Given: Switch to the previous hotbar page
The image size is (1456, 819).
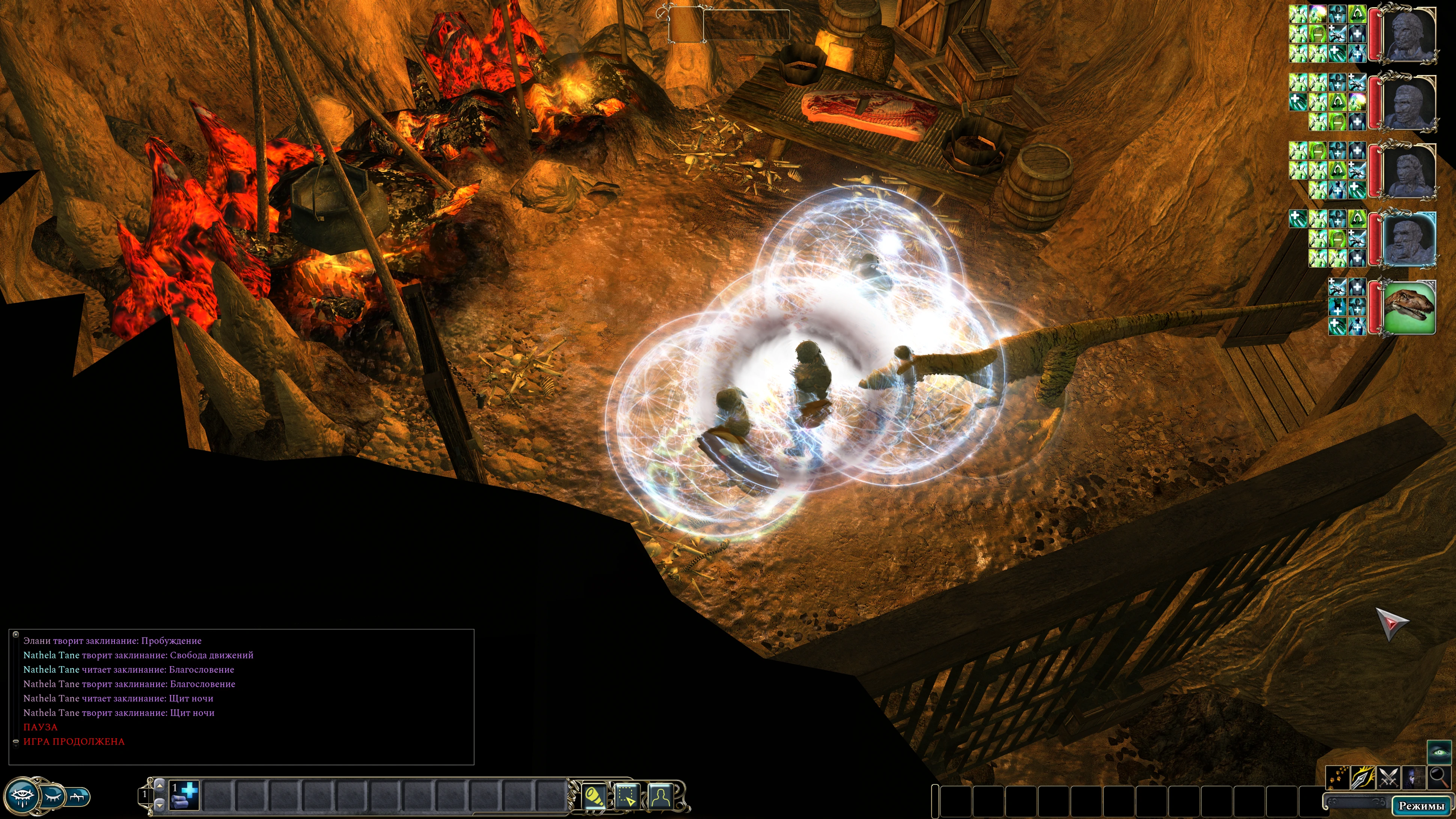Looking at the screenshot, I should [160, 786].
